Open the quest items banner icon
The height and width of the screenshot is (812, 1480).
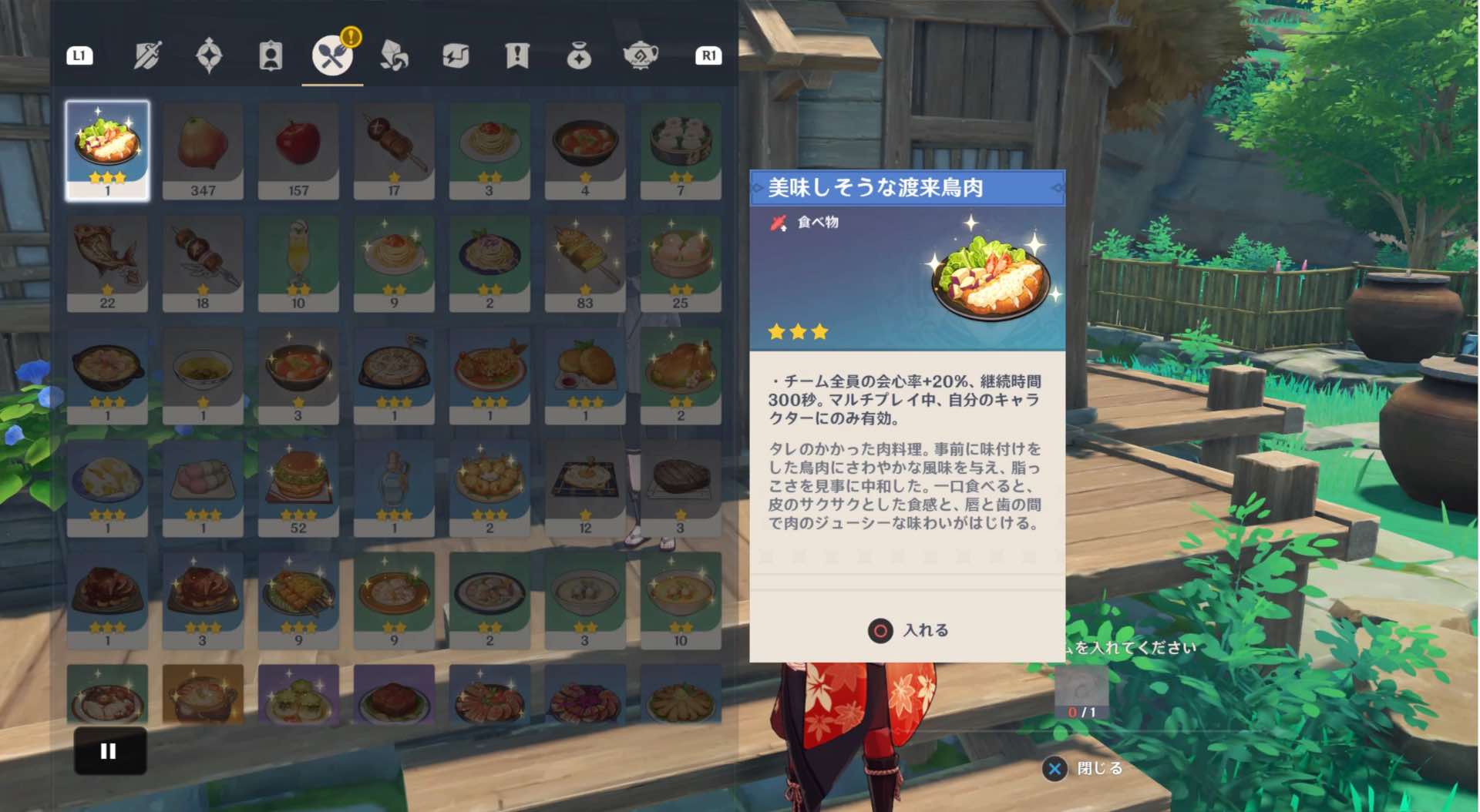click(516, 55)
